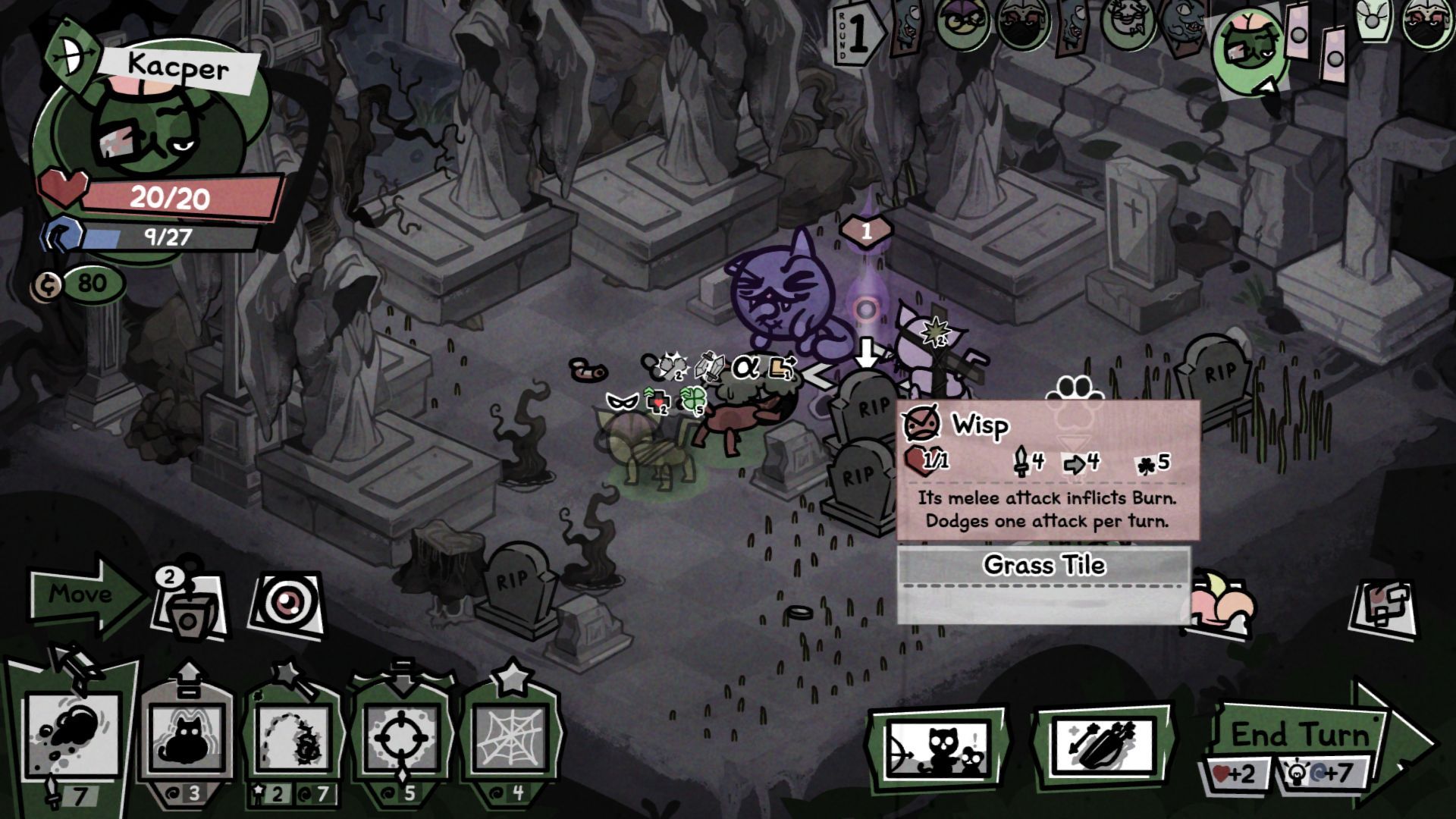Select the highlighted green cat turn portrait
This screenshot has width=1456, height=819.
(x=1250, y=45)
